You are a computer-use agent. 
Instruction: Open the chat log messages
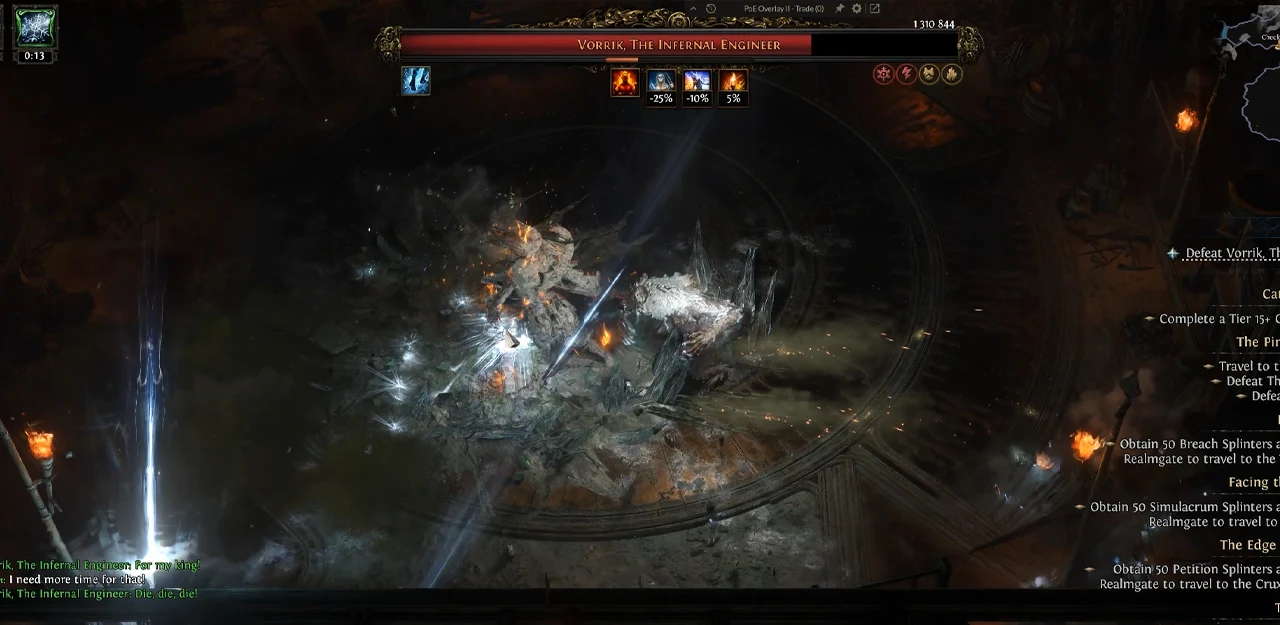click(100, 579)
